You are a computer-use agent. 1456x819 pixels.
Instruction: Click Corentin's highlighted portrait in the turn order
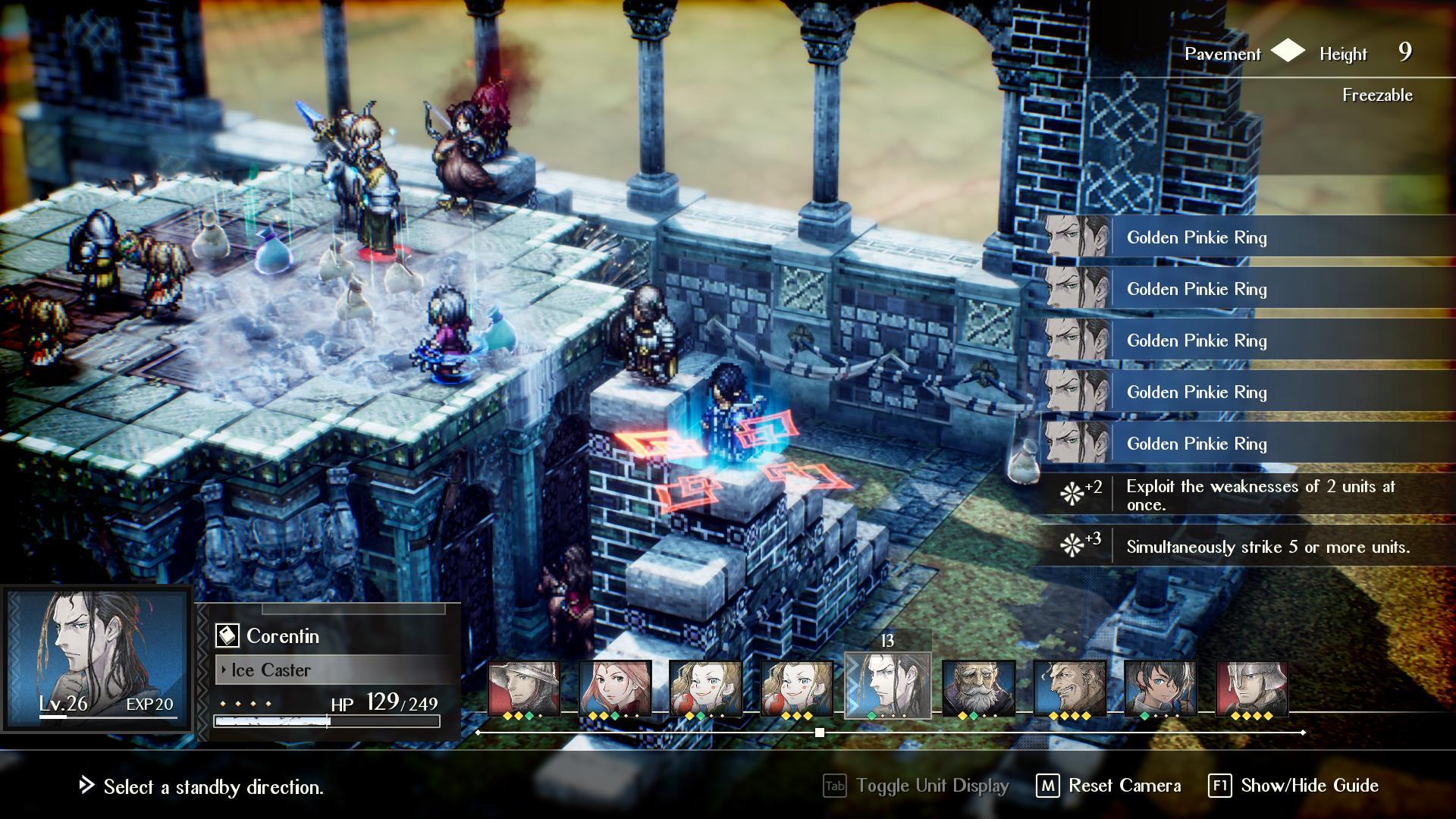point(887,685)
